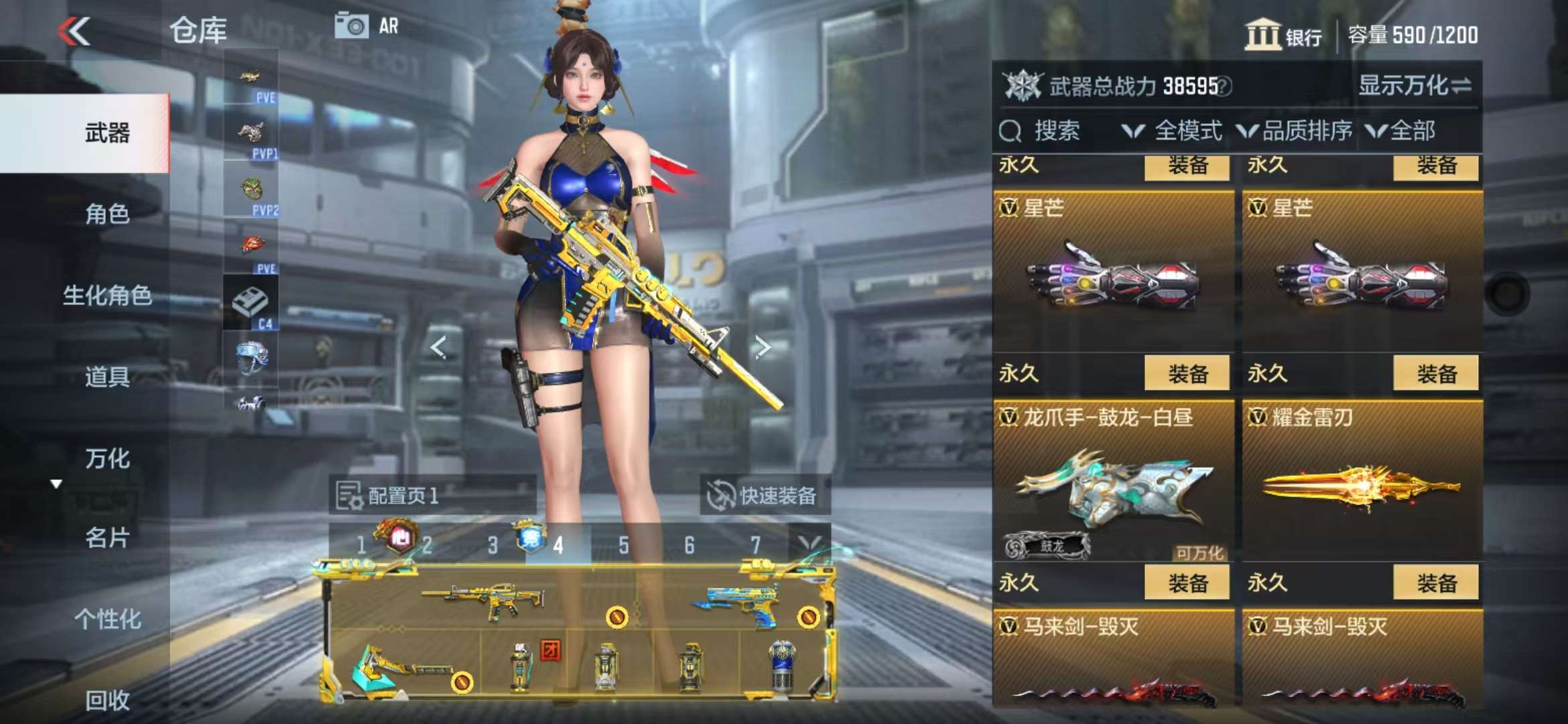This screenshot has width=1568, height=724.
Task: Toggle 显示万化 display switch
Action: pos(1415,86)
